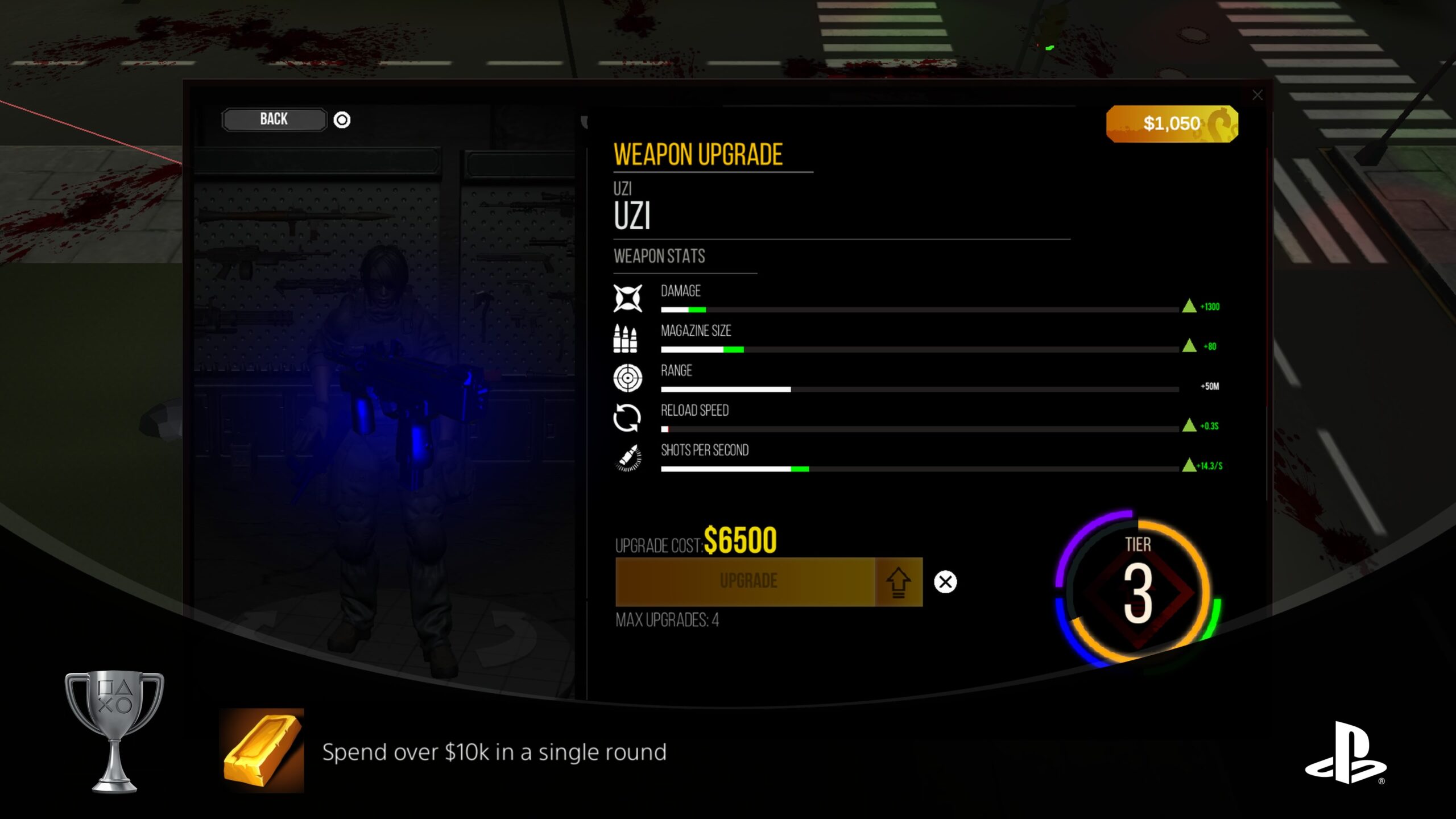
Task: Open the PlayStation trophy notification
Action: pyautogui.click(x=494, y=752)
